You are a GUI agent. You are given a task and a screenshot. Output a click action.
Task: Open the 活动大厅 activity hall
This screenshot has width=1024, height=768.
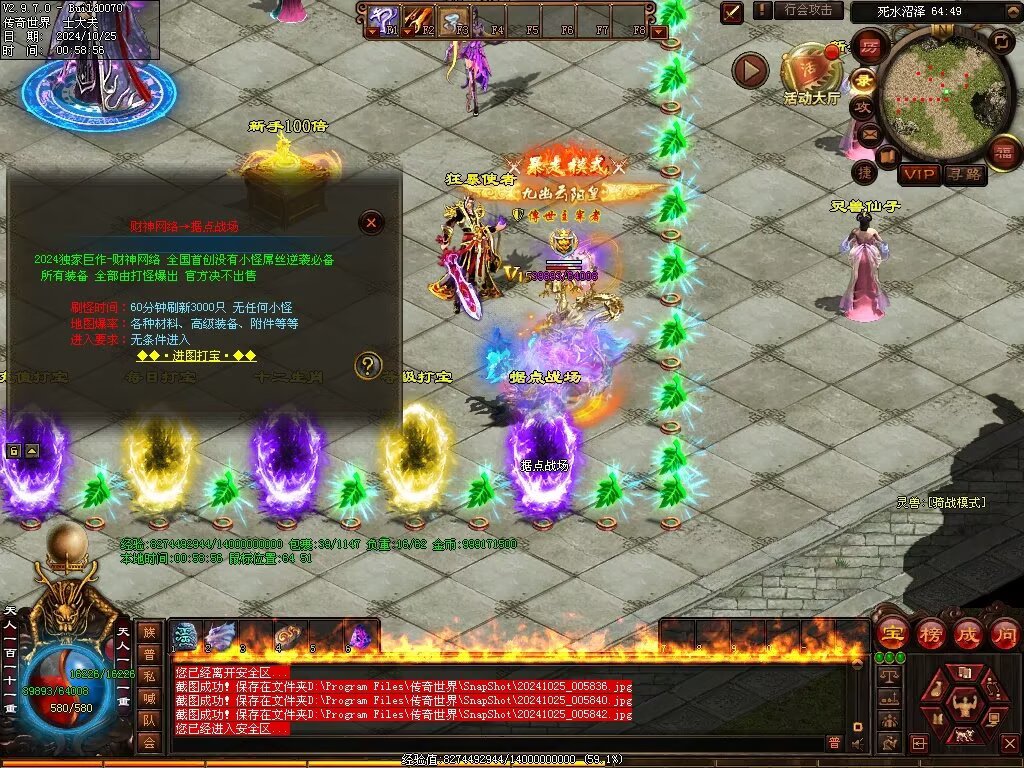coord(812,70)
